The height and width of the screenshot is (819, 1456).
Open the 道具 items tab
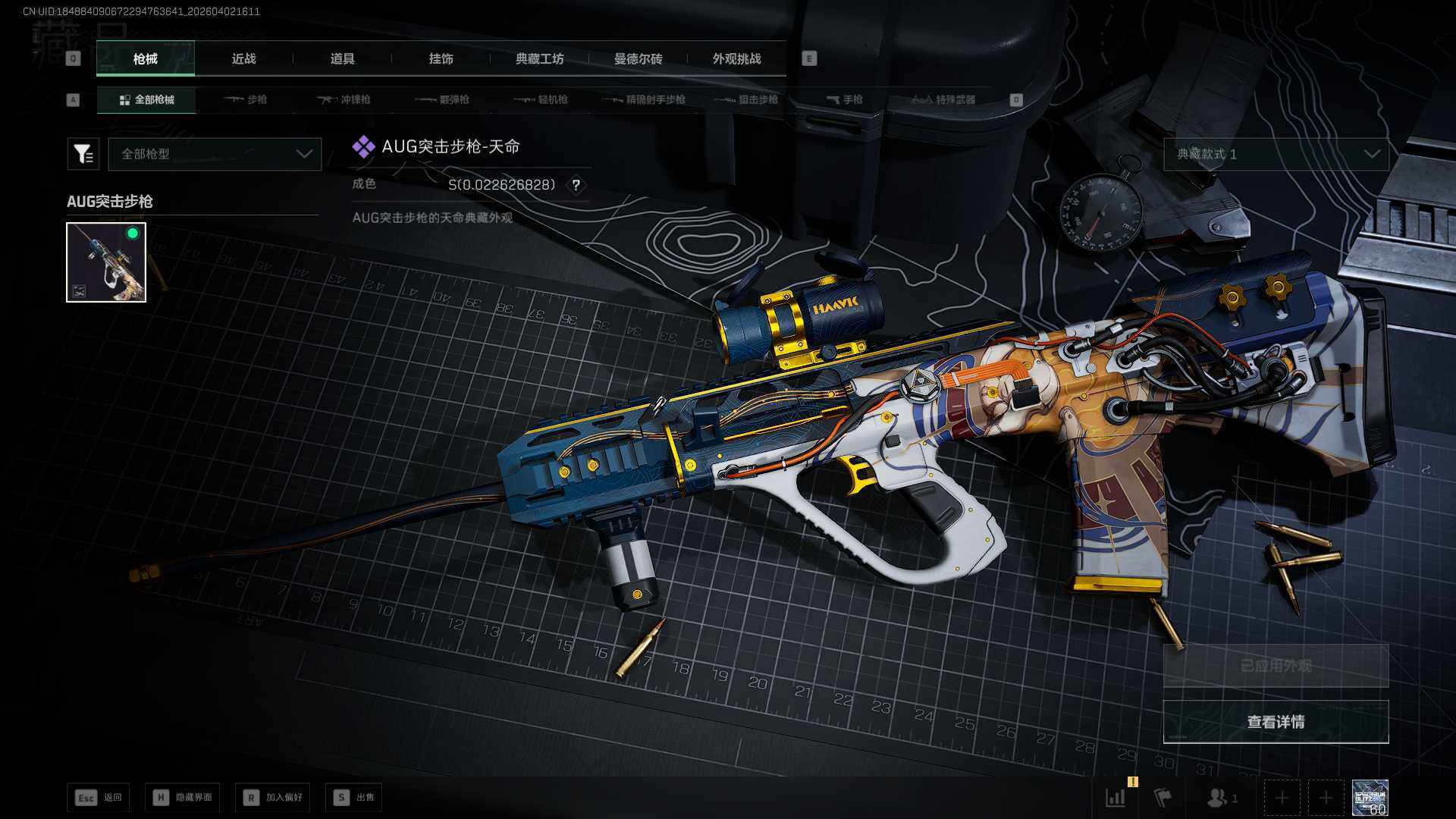pos(342,59)
